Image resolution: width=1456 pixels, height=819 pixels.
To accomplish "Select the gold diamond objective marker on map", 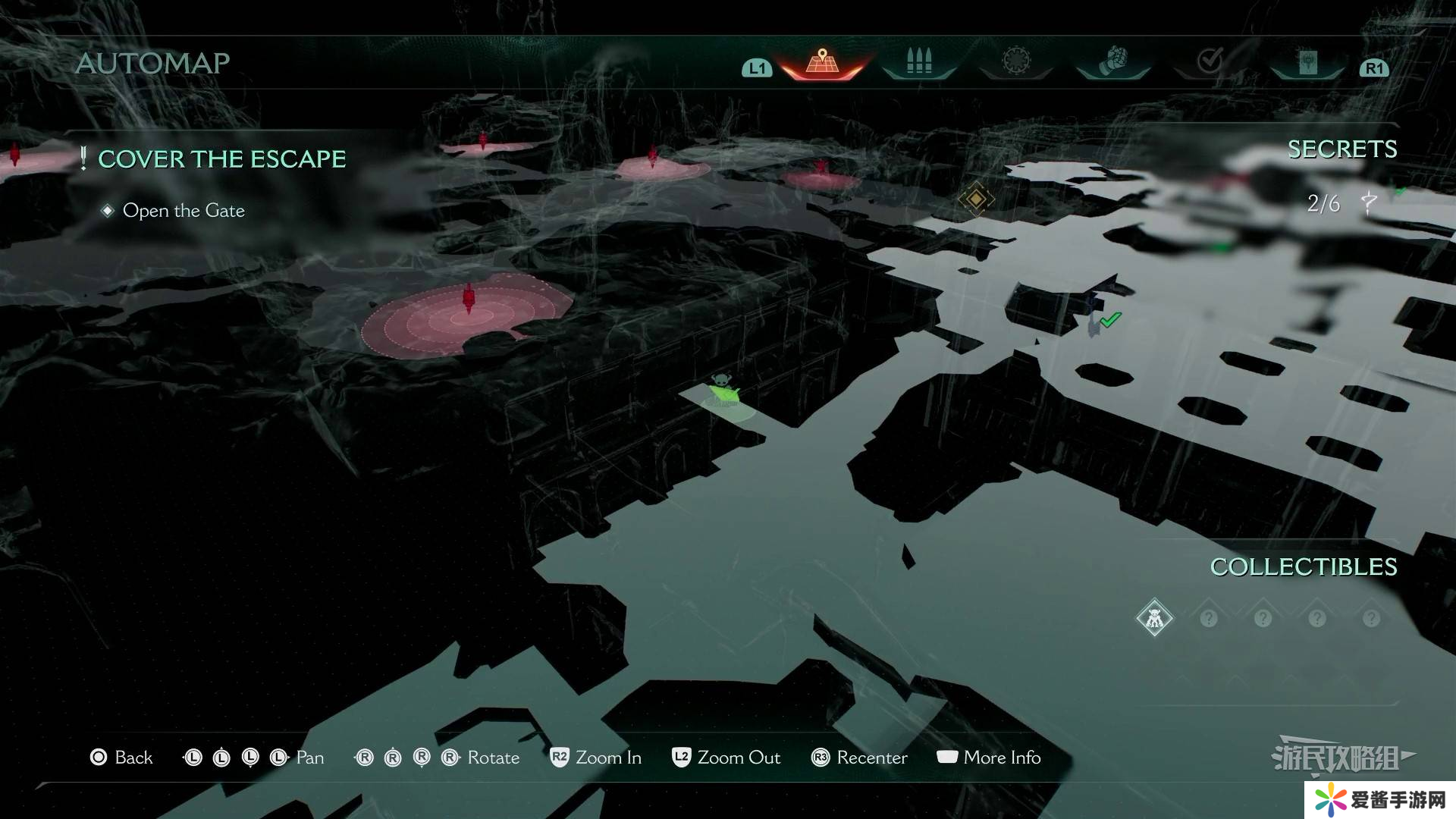I will [976, 199].
